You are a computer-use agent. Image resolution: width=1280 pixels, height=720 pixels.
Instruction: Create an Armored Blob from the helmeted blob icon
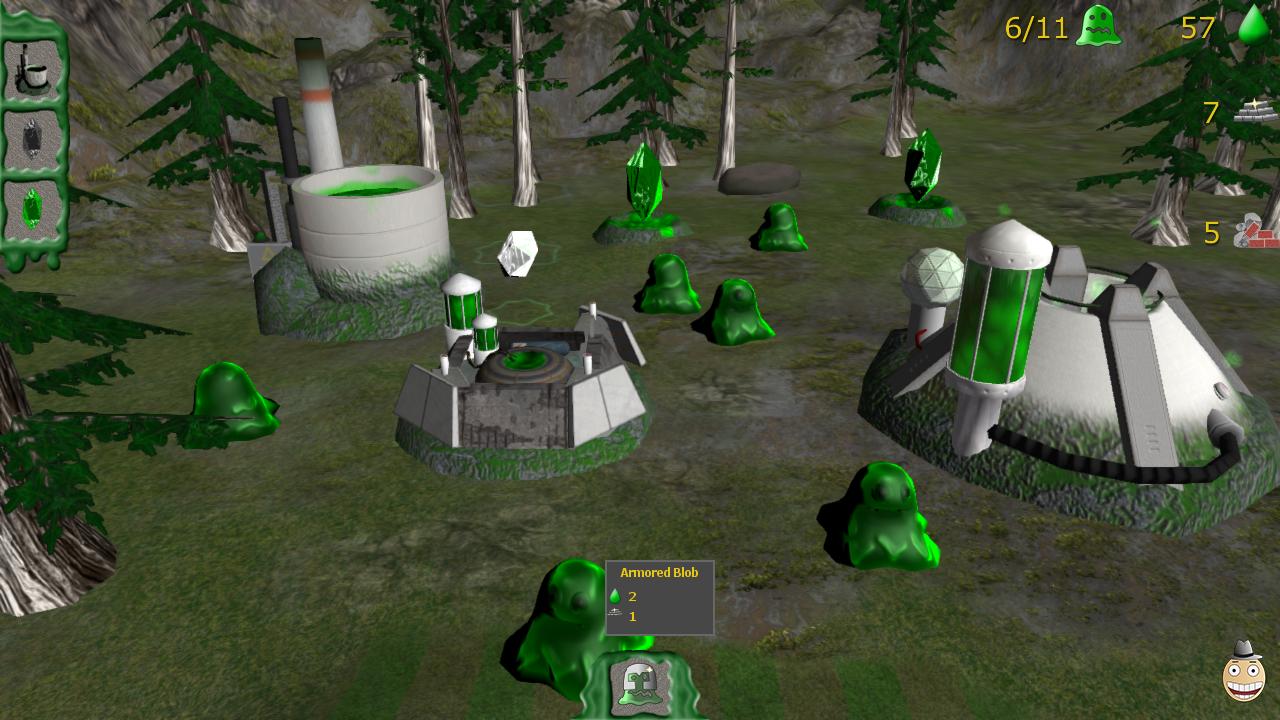(641, 685)
